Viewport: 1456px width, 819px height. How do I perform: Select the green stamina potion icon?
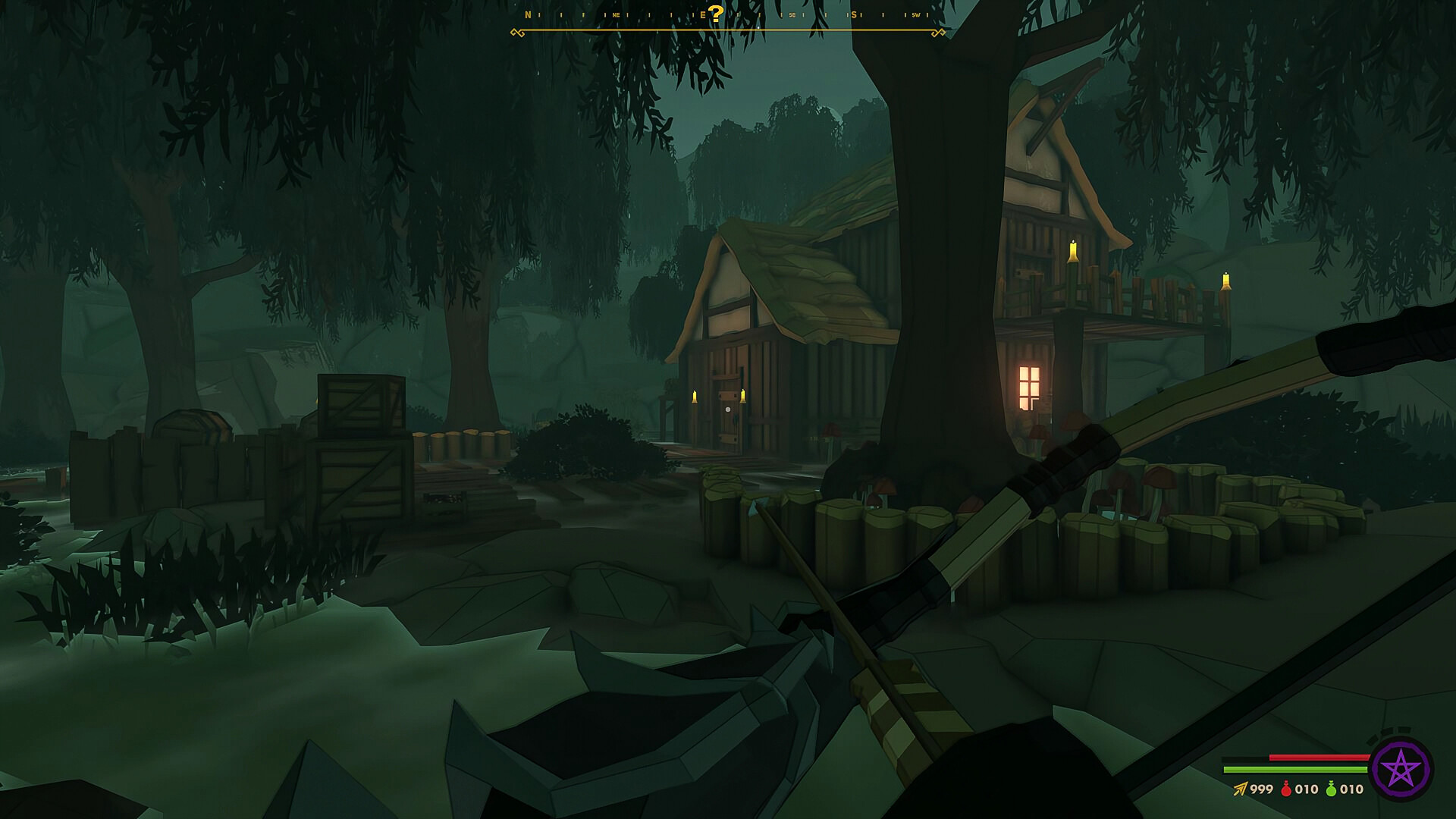(1331, 789)
